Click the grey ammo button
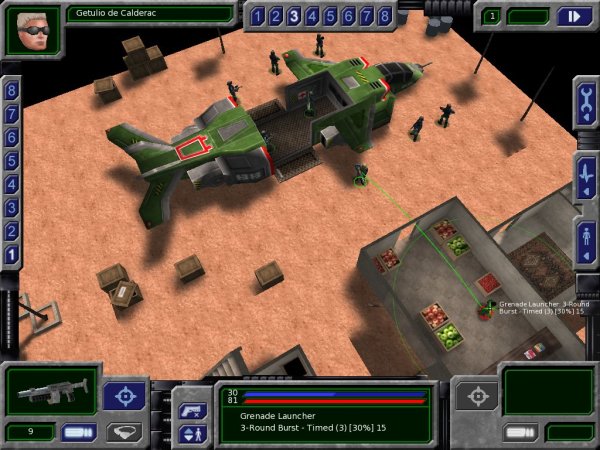This screenshot has width=600, height=450. pos(518,432)
